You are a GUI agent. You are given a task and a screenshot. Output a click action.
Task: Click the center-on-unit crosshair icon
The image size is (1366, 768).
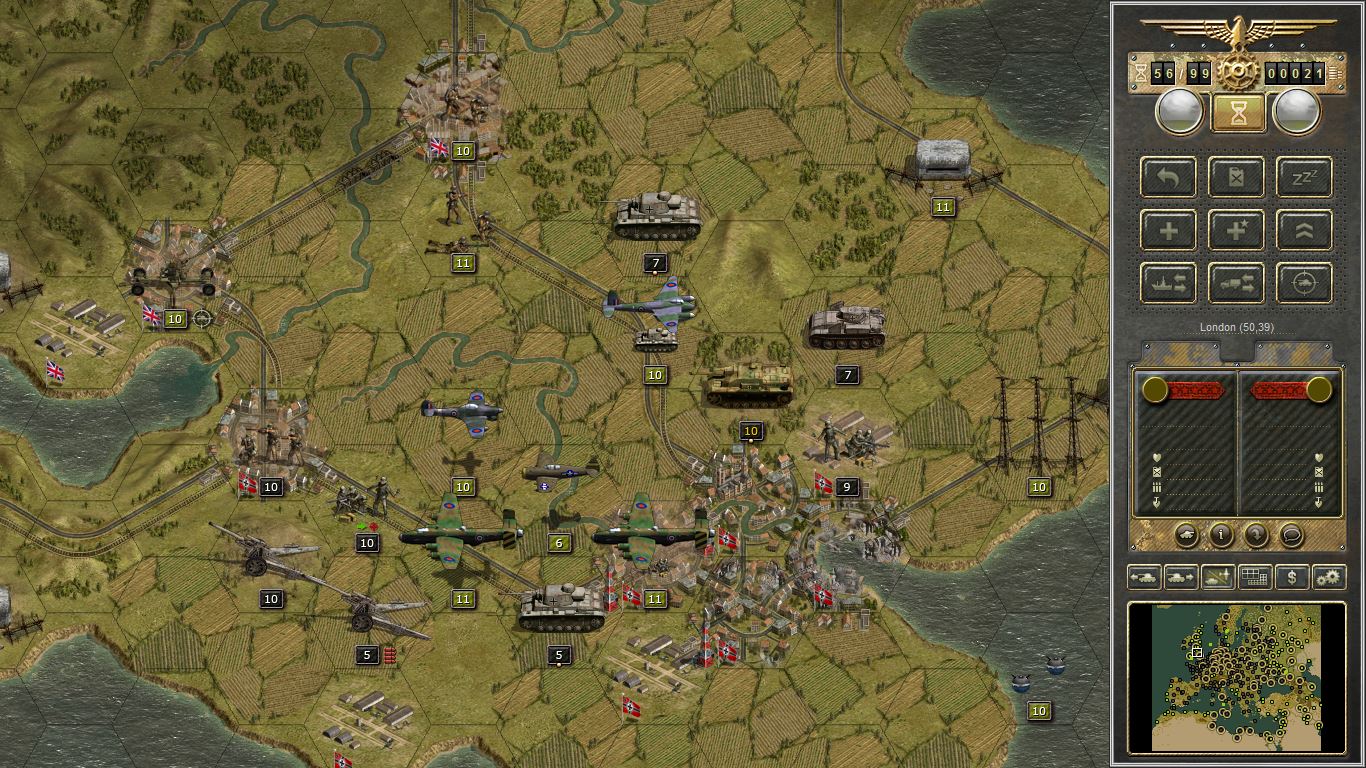click(1302, 283)
